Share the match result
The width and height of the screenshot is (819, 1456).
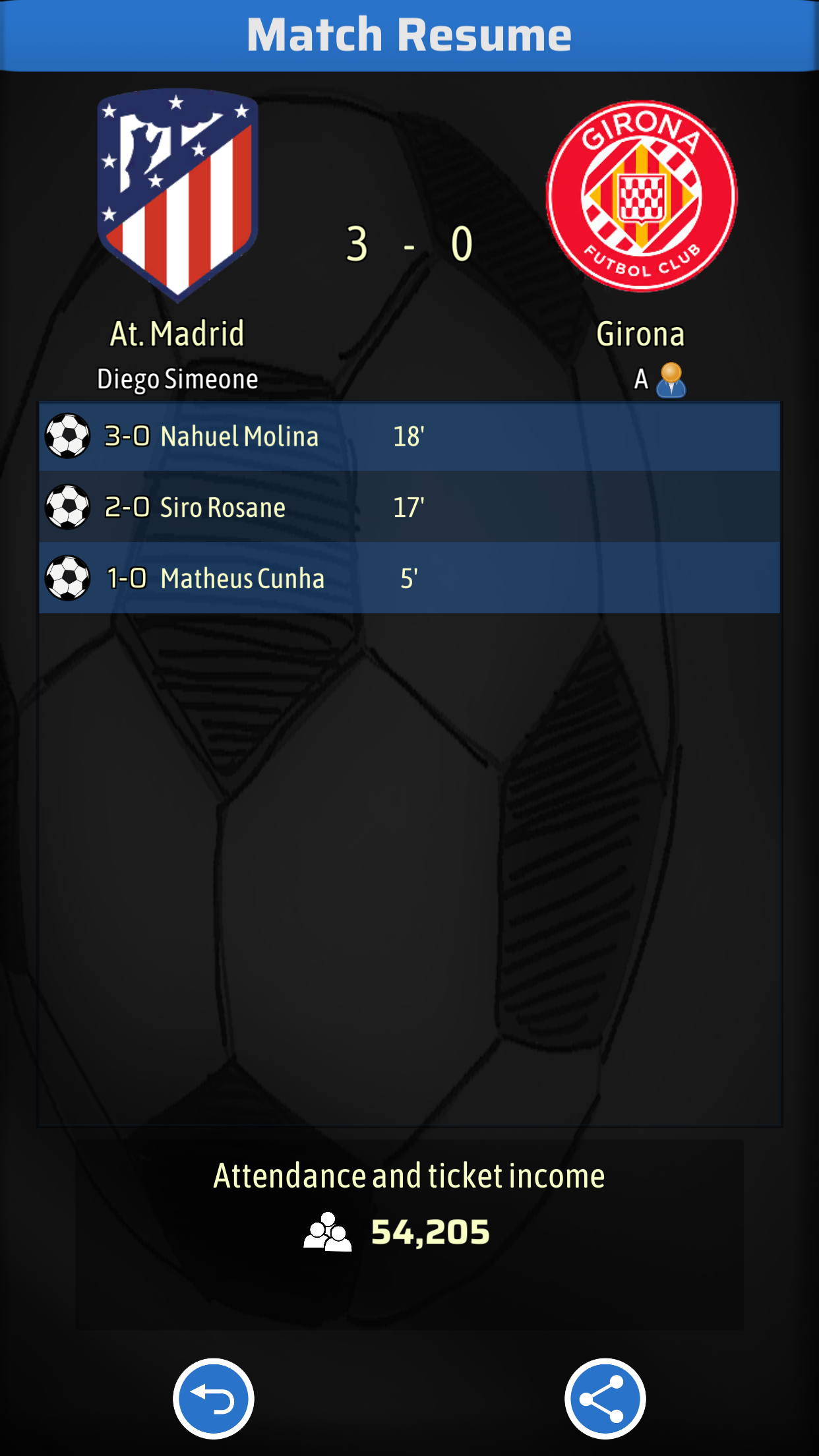coord(605,1398)
